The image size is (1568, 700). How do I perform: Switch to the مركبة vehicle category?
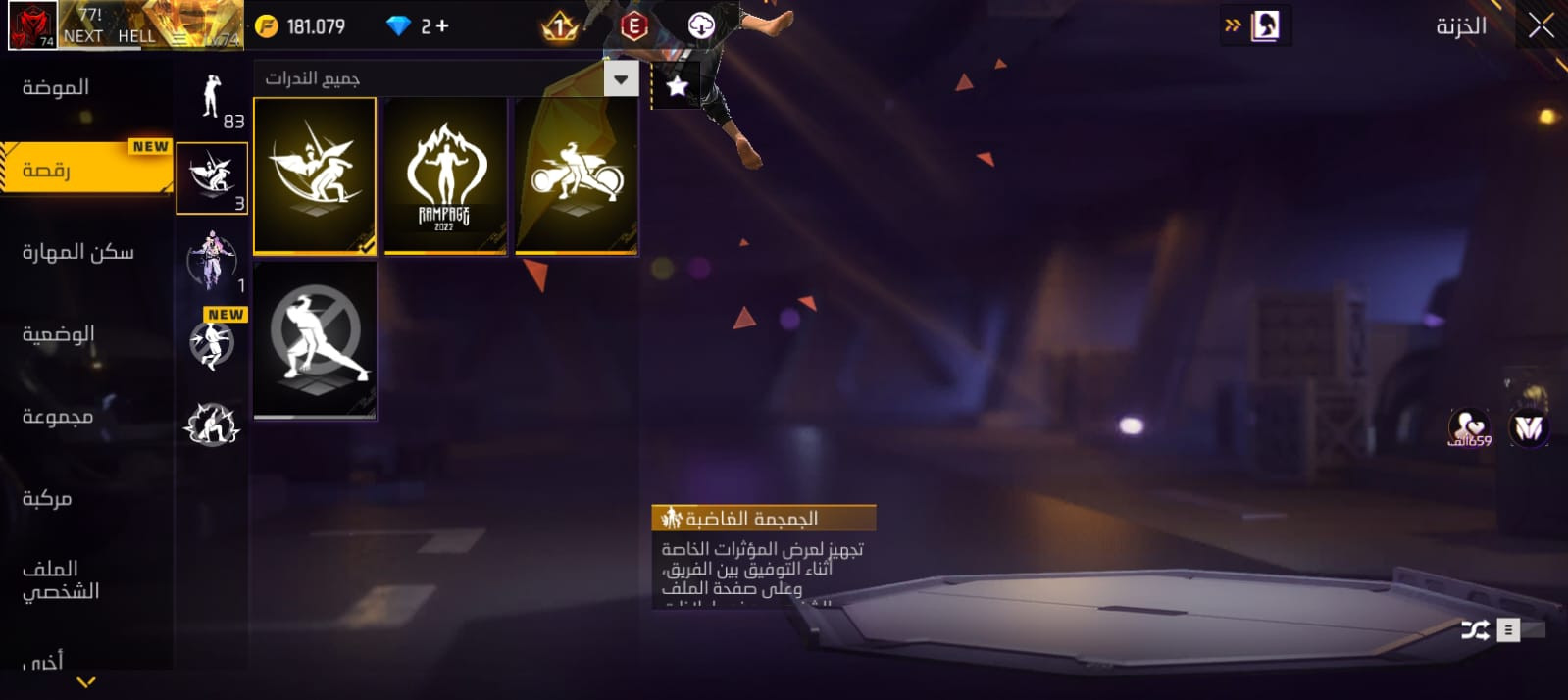click(x=47, y=500)
